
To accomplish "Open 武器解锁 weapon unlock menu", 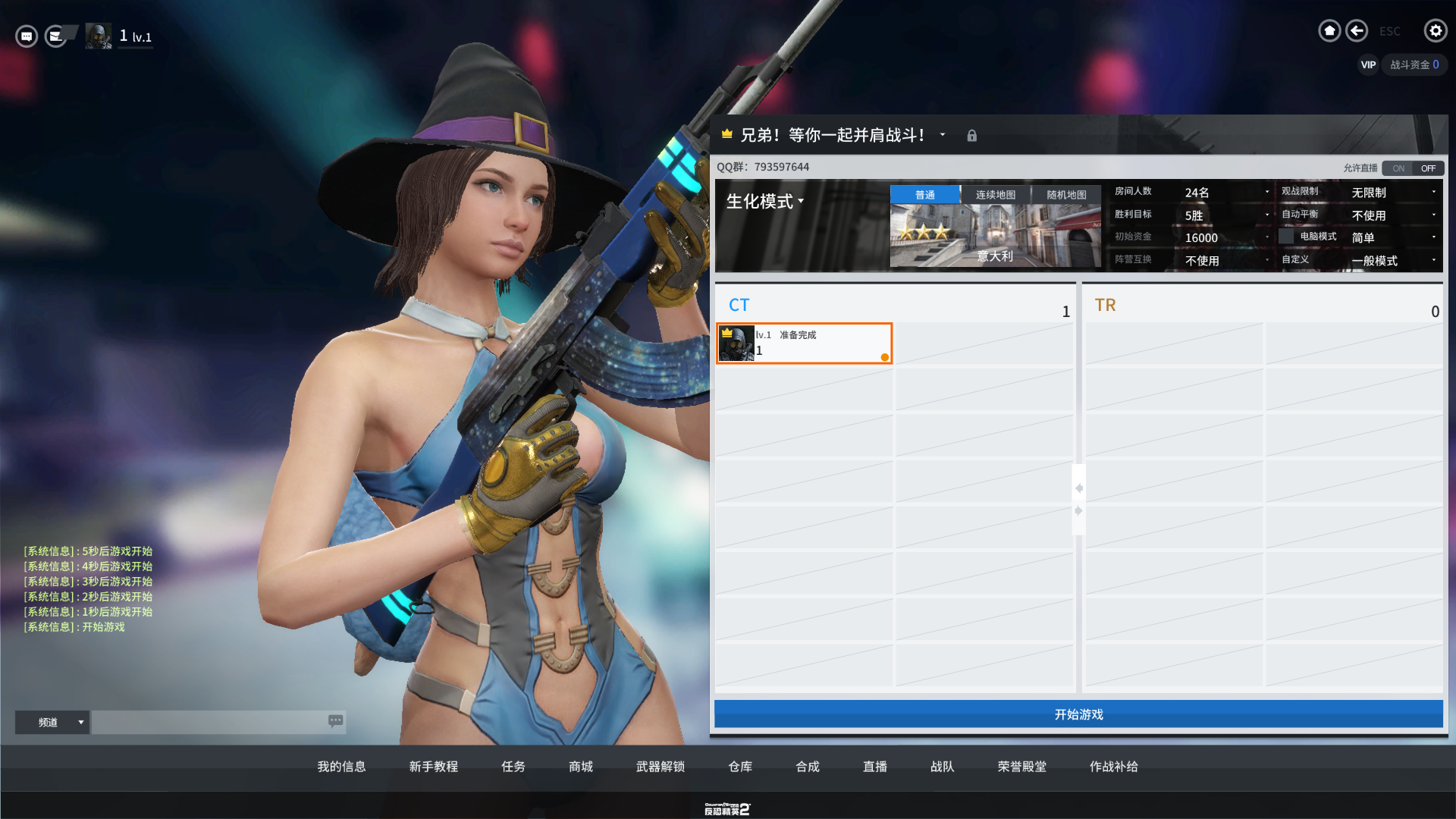I will (661, 767).
